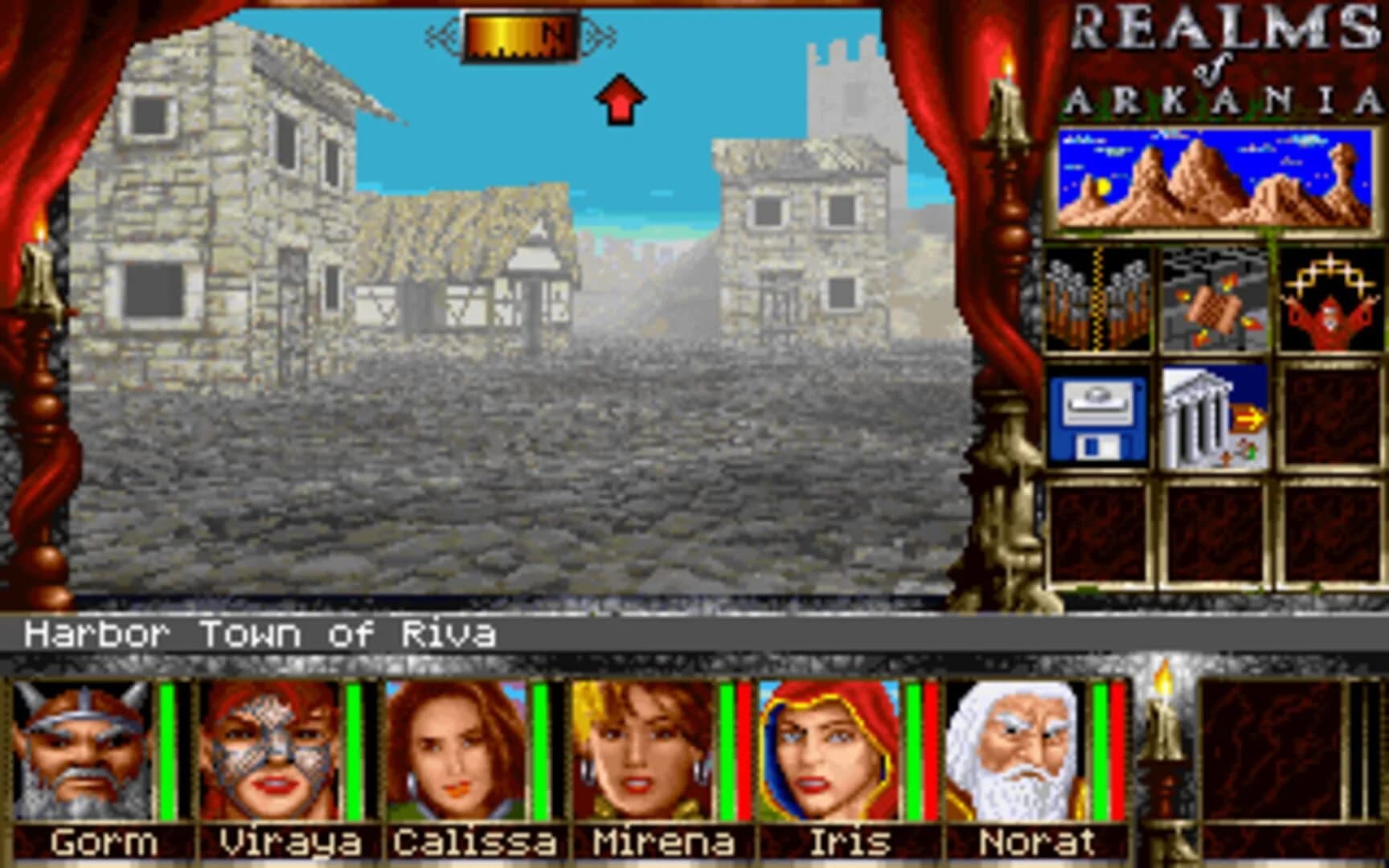Click the empty slot right of the temple icon

coord(1330,418)
